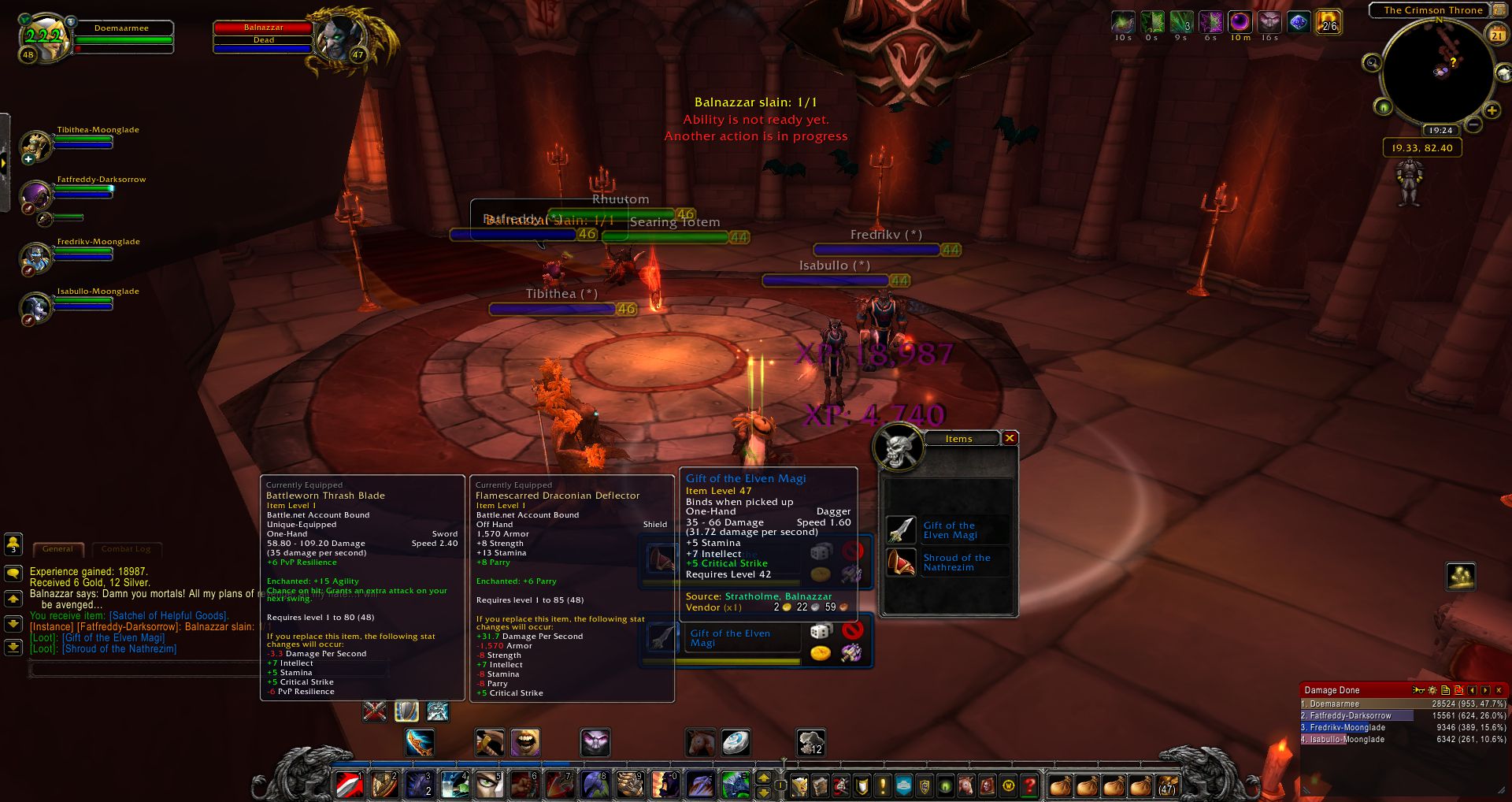Open the minimap tracking magnifier menu

tap(1372, 63)
